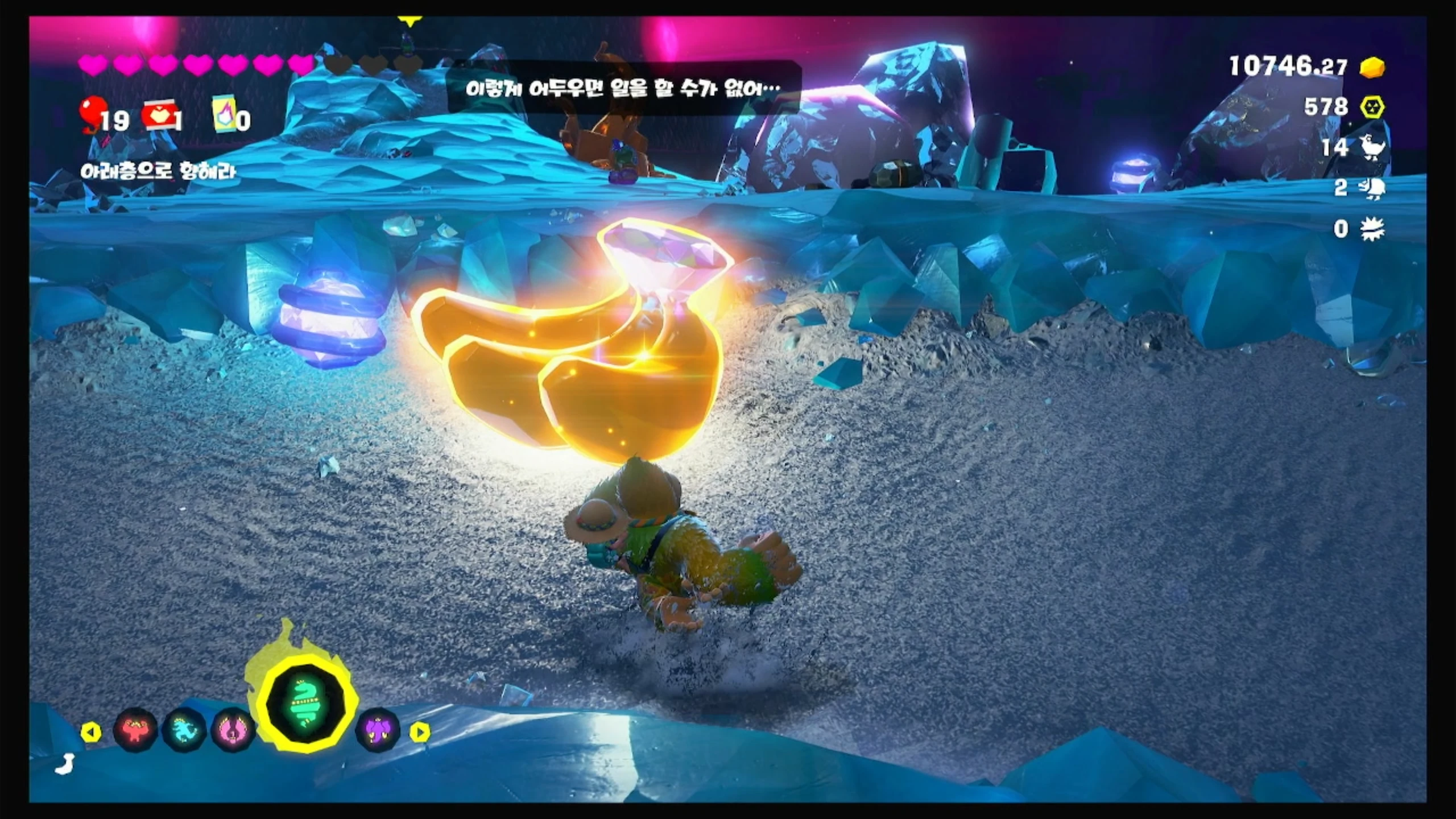Click the spiky shell fossil icon
Screen dimensions: 1456x819
(1372, 229)
